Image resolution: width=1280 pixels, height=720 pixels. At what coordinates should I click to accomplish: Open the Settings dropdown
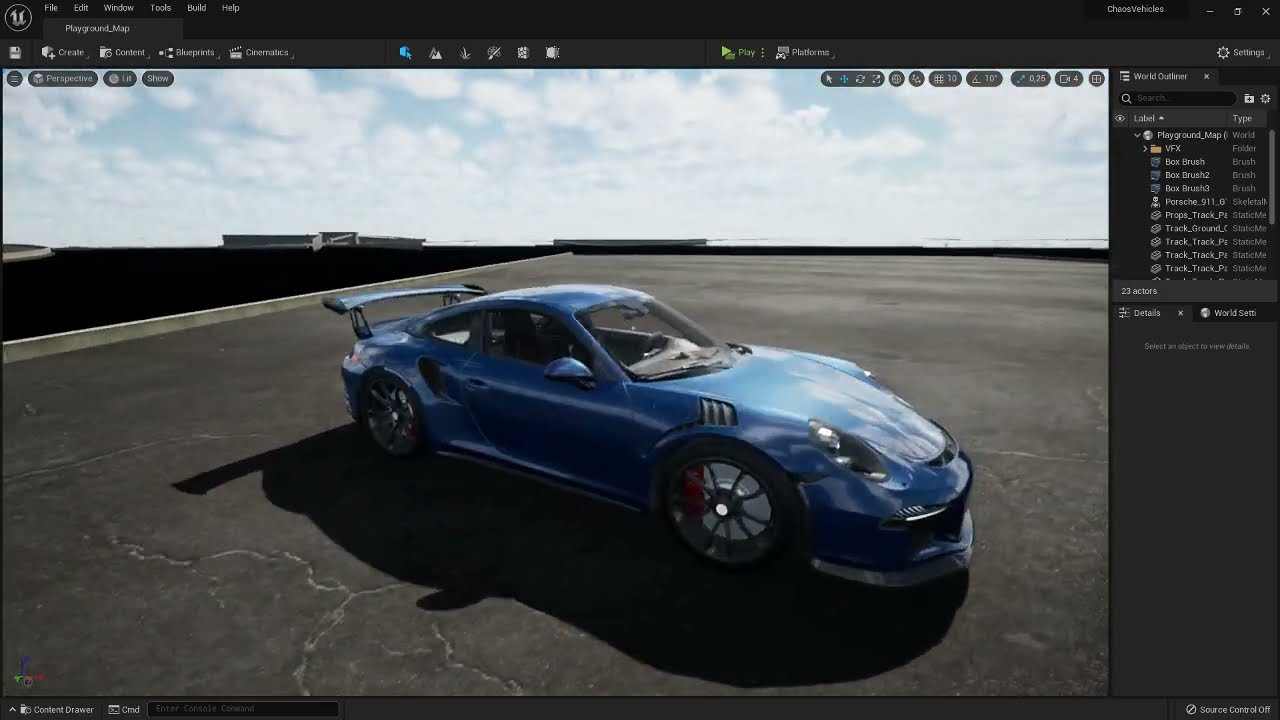point(1241,52)
